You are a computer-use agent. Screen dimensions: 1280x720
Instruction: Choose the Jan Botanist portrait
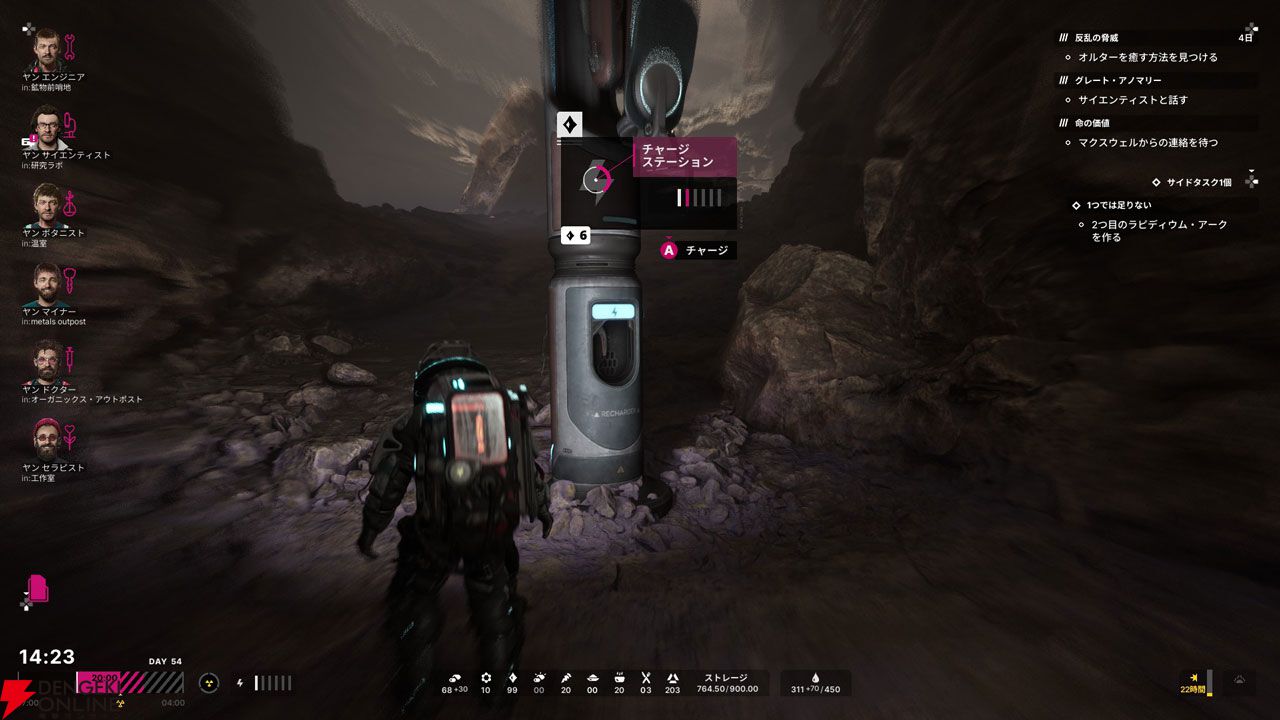coord(46,205)
